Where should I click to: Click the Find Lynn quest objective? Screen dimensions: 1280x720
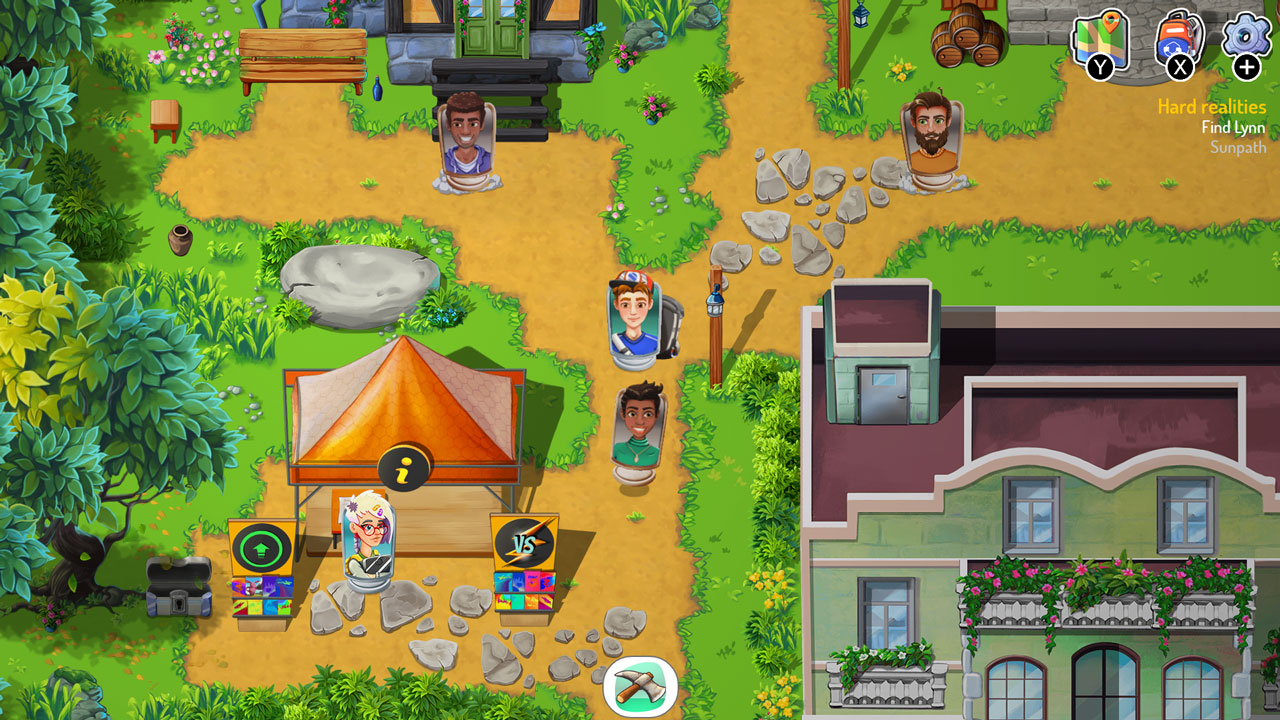tap(1231, 127)
